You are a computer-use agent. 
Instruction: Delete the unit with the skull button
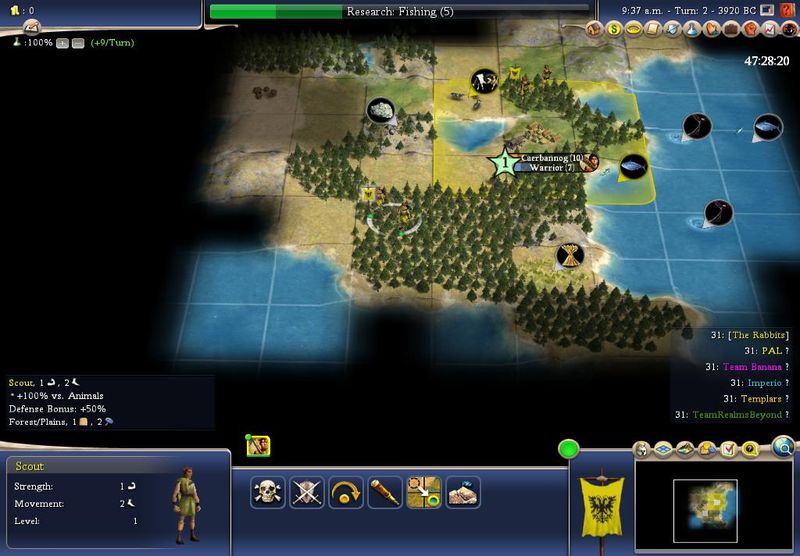[267, 492]
